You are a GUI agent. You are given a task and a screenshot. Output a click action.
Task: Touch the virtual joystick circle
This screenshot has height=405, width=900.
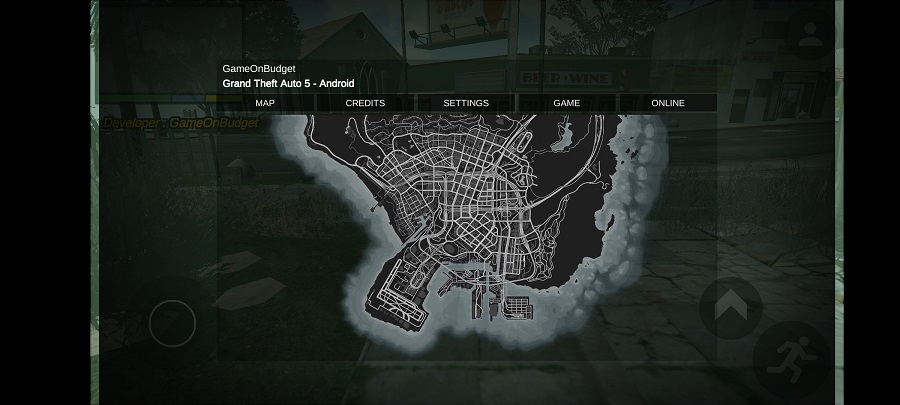point(172,323)
